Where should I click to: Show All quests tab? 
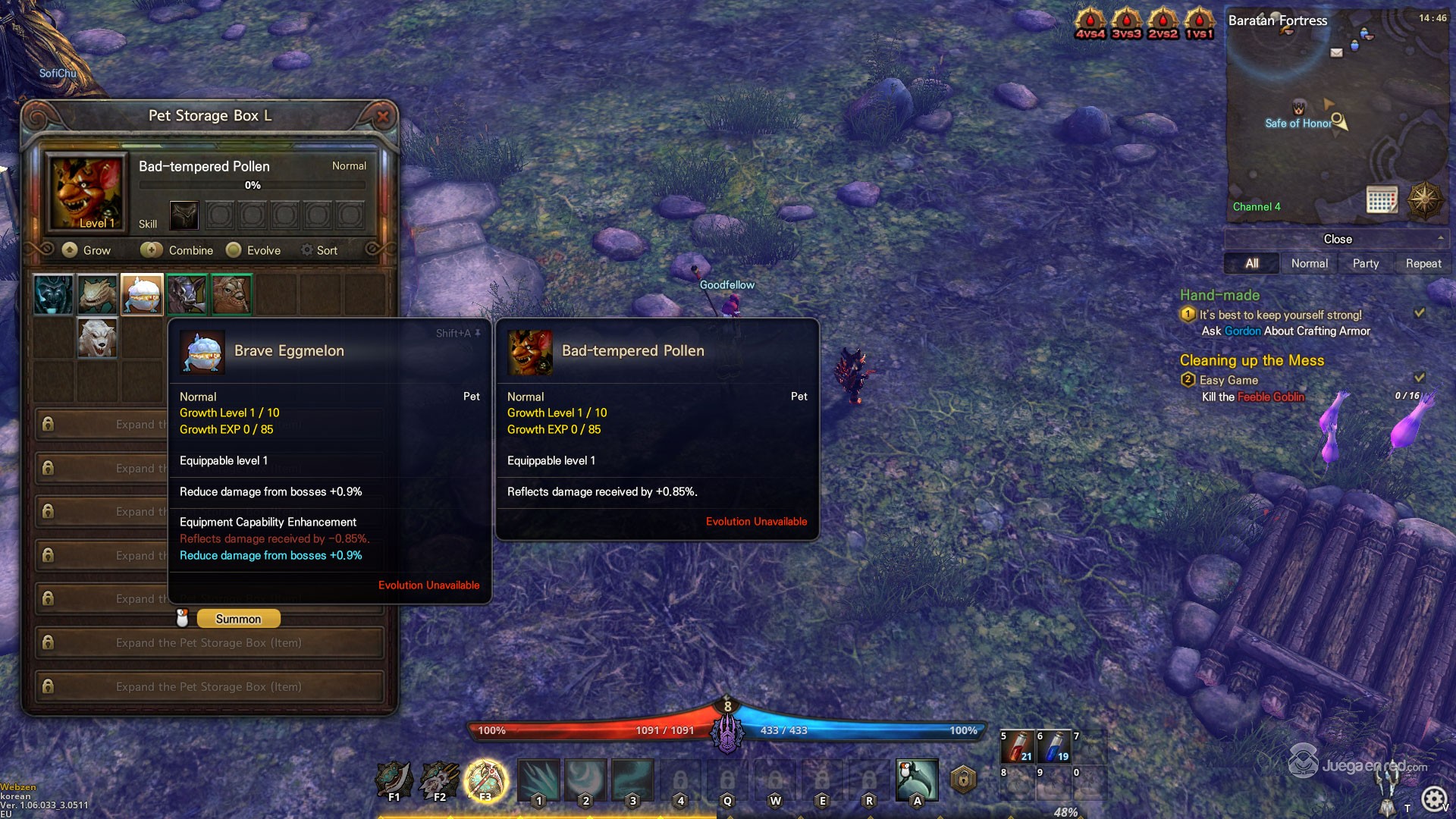1251,263
